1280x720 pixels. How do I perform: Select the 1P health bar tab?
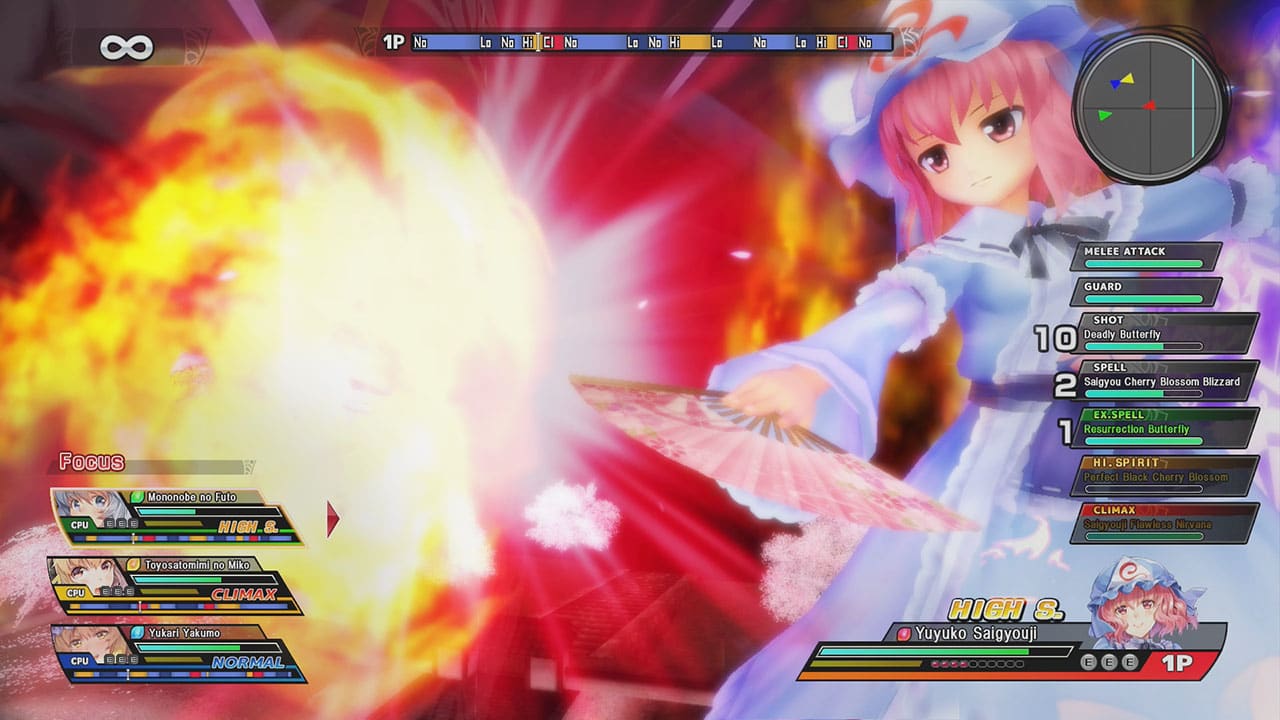[x=393, y=42]
